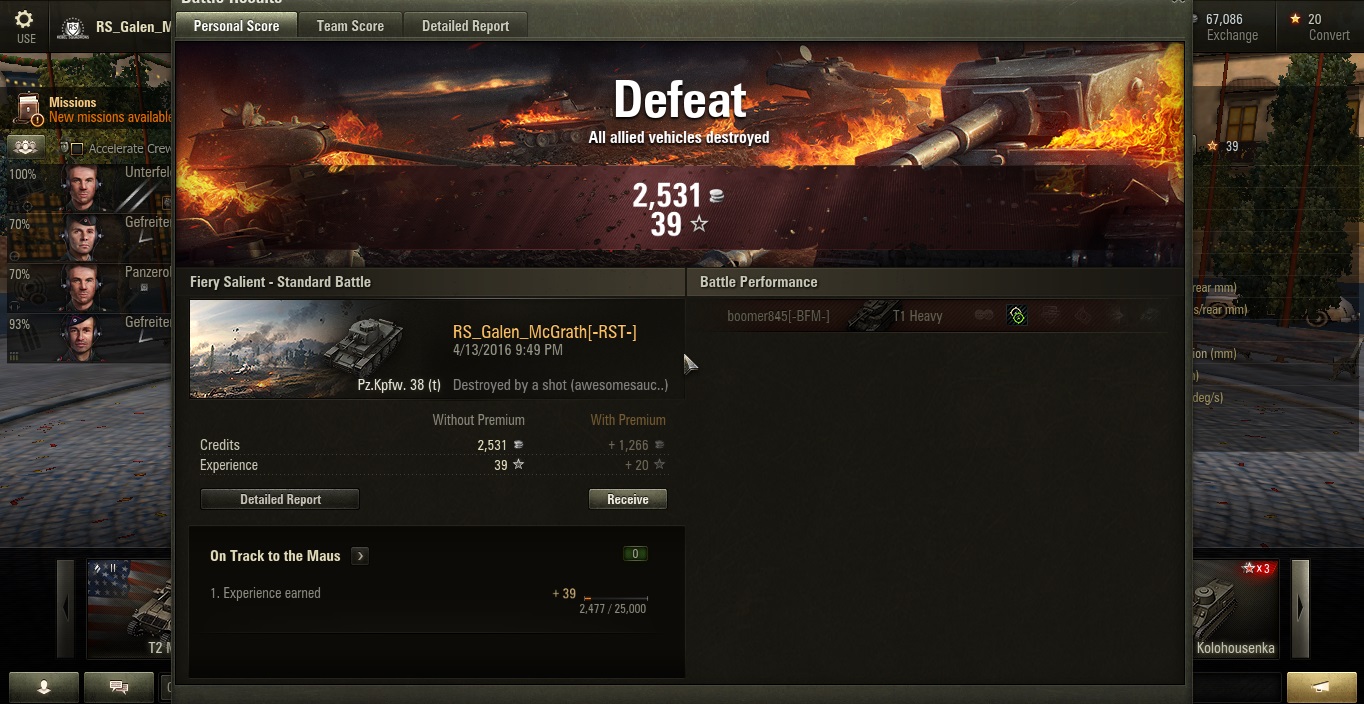Convert free experience
Screen dimensions: 1364x704
pos(1322,27)
